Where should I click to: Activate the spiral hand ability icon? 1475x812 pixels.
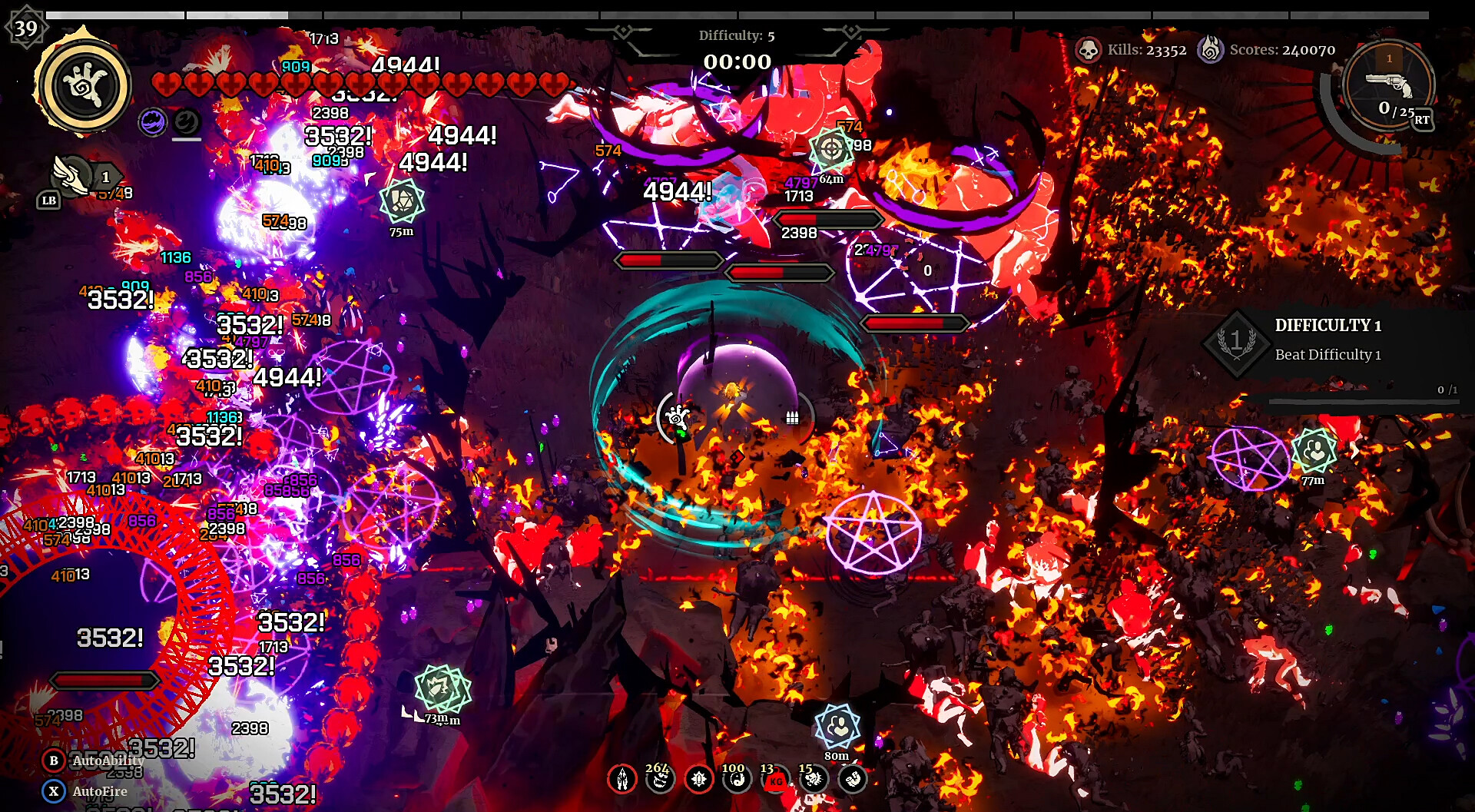(83, 85)
